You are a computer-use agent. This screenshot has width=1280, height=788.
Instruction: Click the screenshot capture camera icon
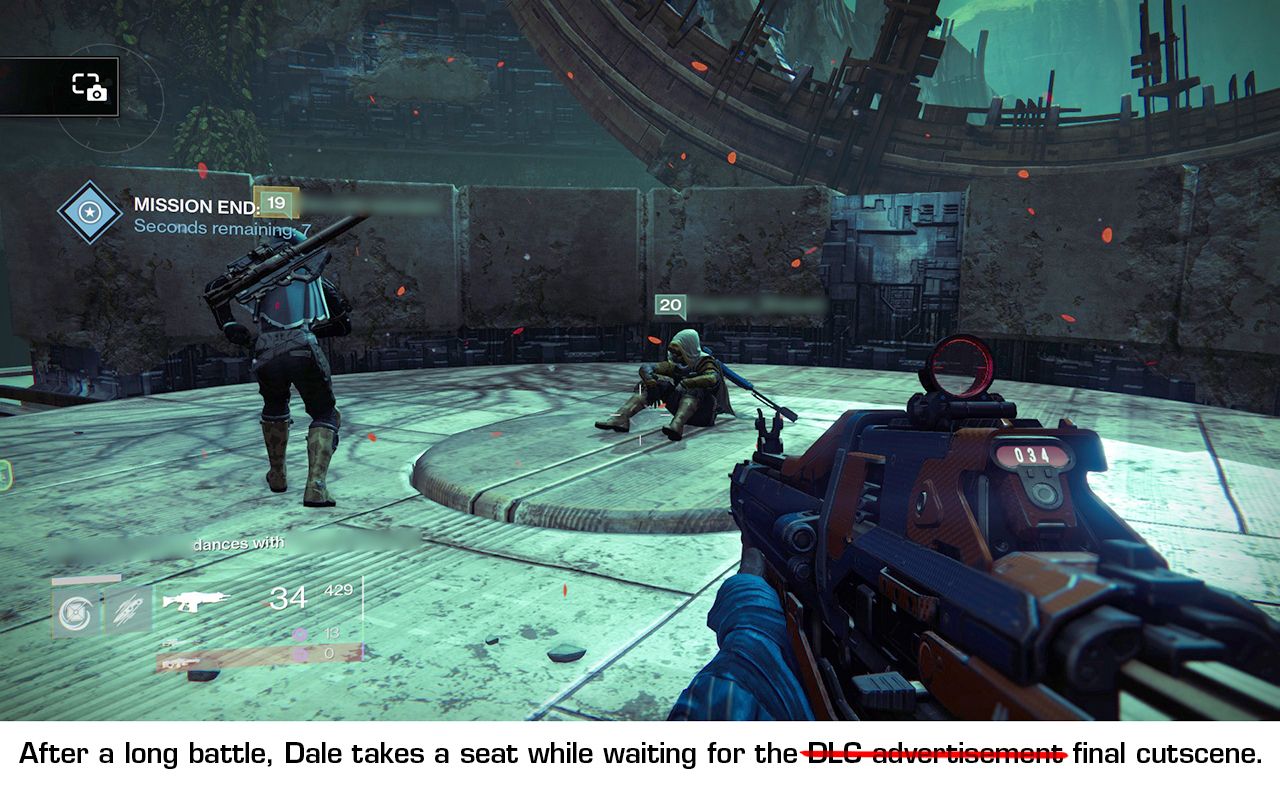click(89, 87)
